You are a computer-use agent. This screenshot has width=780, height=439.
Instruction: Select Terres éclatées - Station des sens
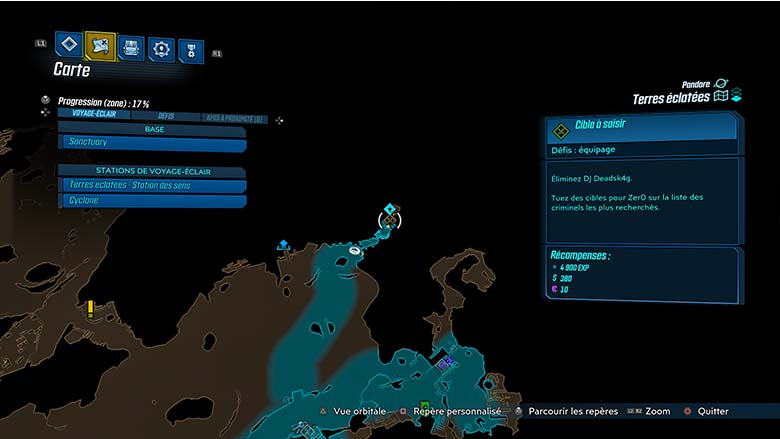152,185
